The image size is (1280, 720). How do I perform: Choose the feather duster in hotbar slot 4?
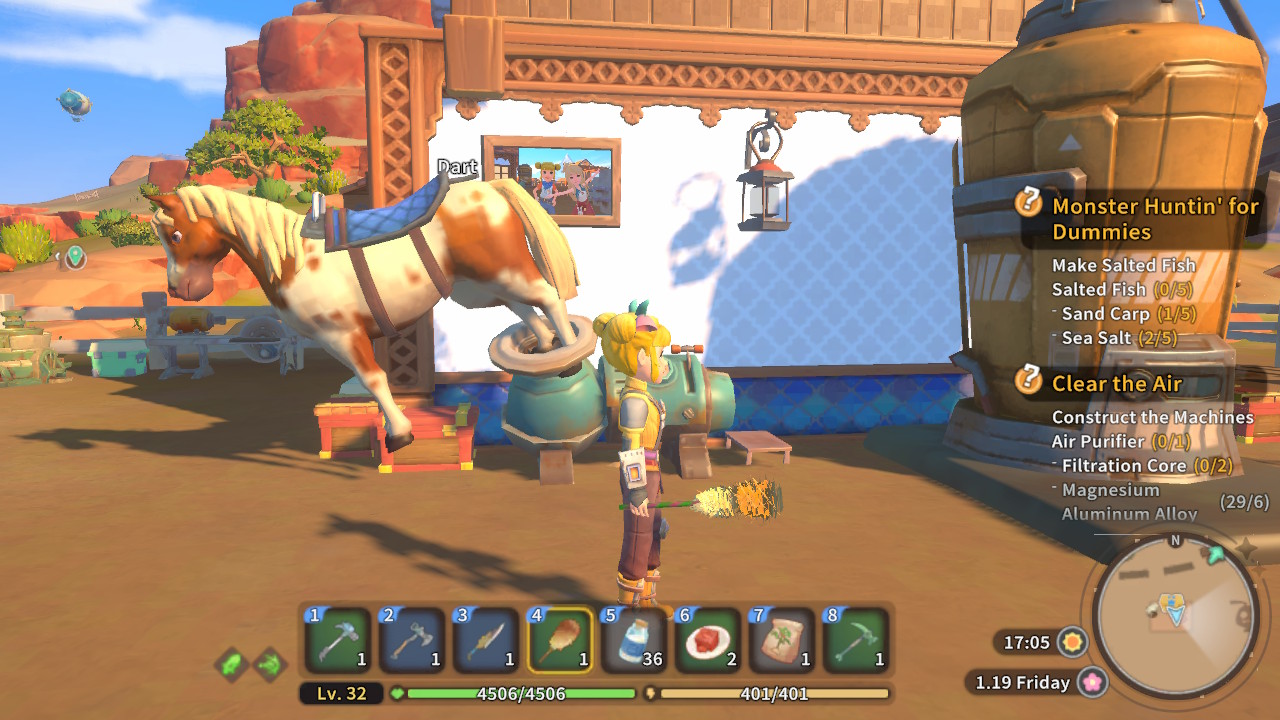tap(560, 640)
